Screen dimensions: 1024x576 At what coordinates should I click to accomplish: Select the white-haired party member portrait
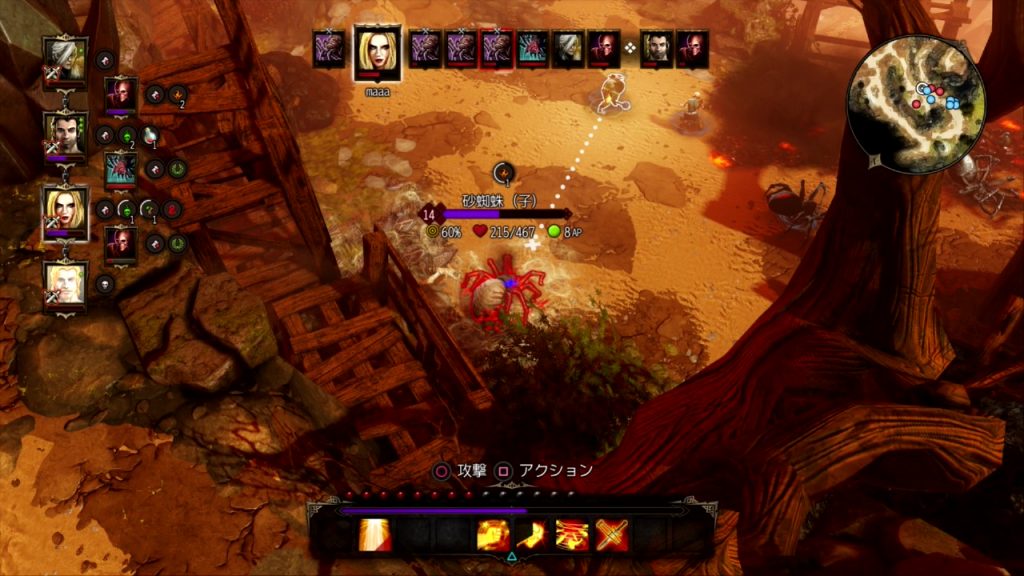point(65,59)
